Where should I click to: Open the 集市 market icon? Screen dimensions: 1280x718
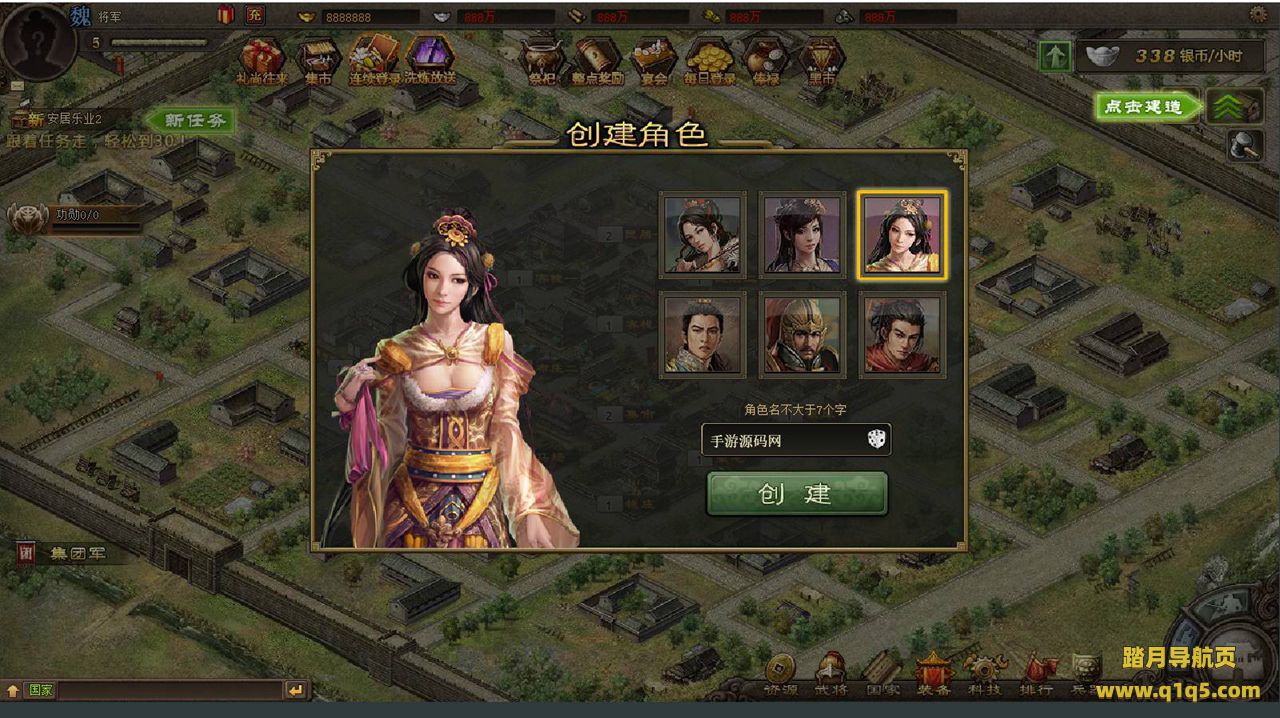click(x=318, y=60)
